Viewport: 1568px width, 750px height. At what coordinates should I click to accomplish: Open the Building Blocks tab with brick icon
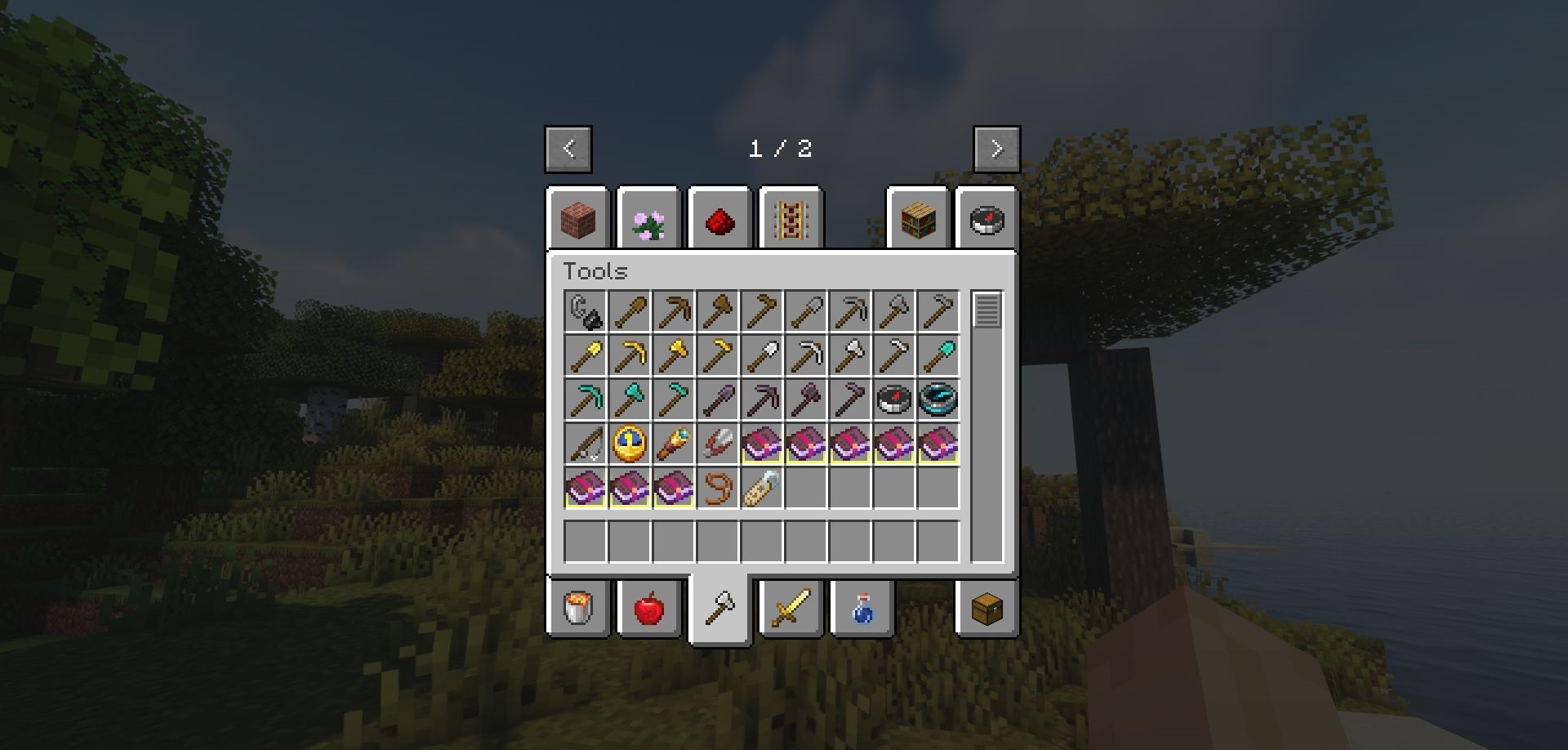point(578,219)
